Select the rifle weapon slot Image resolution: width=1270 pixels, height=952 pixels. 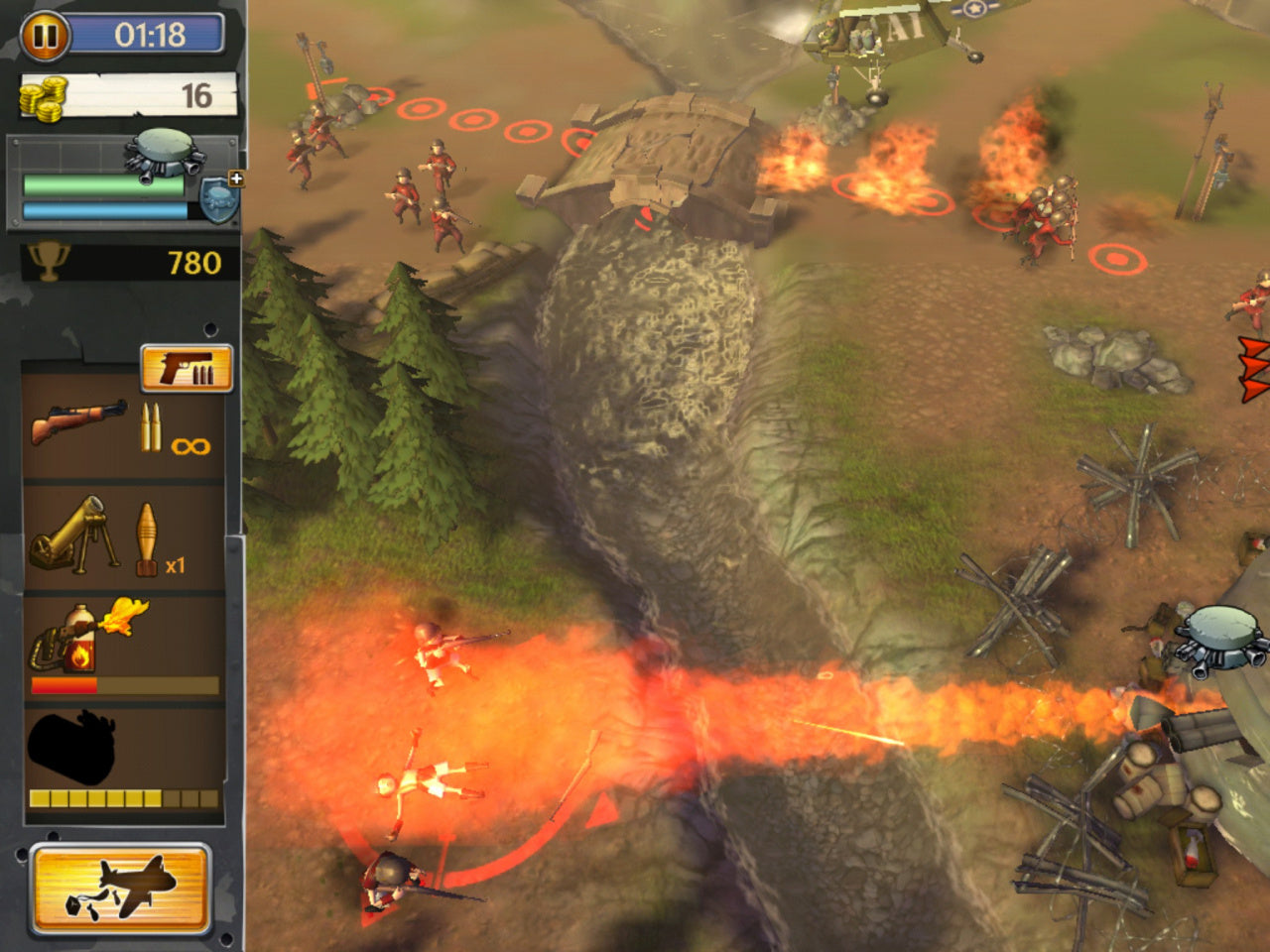(x=123, y=428)
